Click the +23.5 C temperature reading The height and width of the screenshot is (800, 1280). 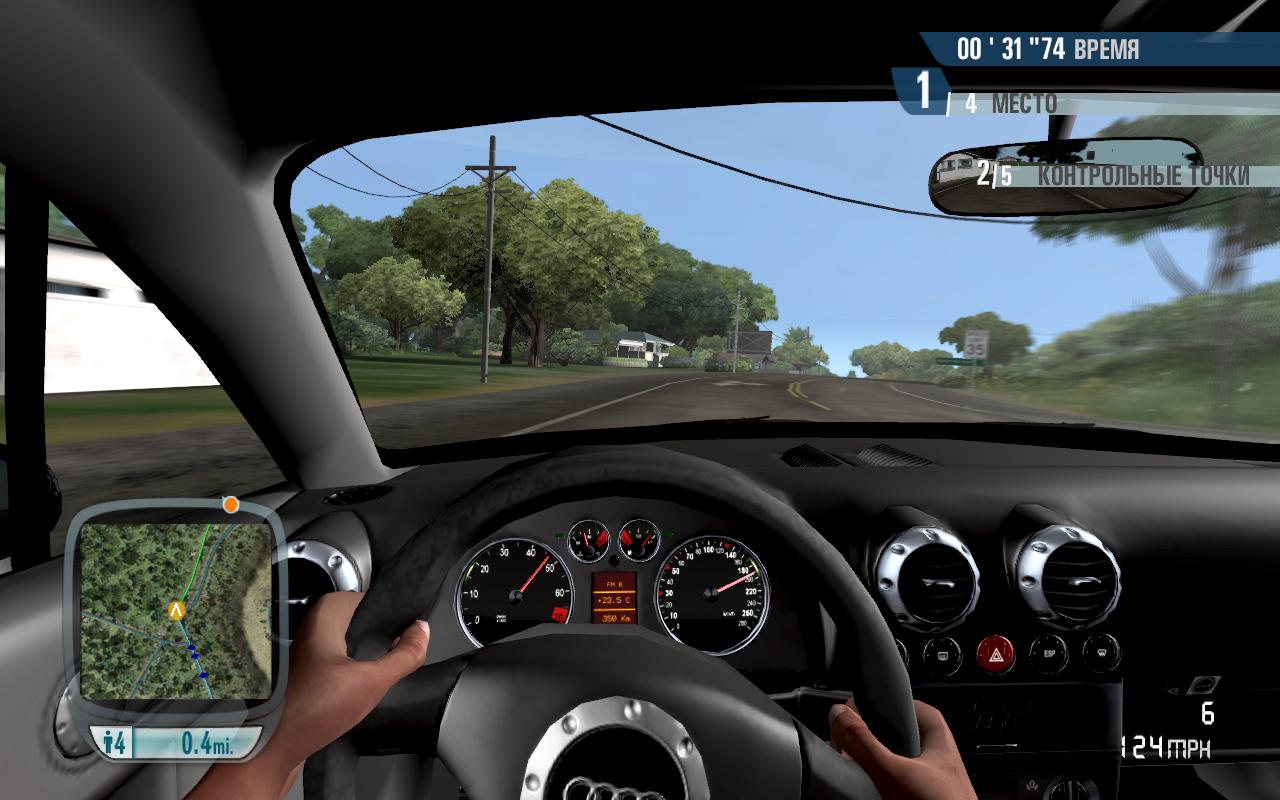click(614, 600)
